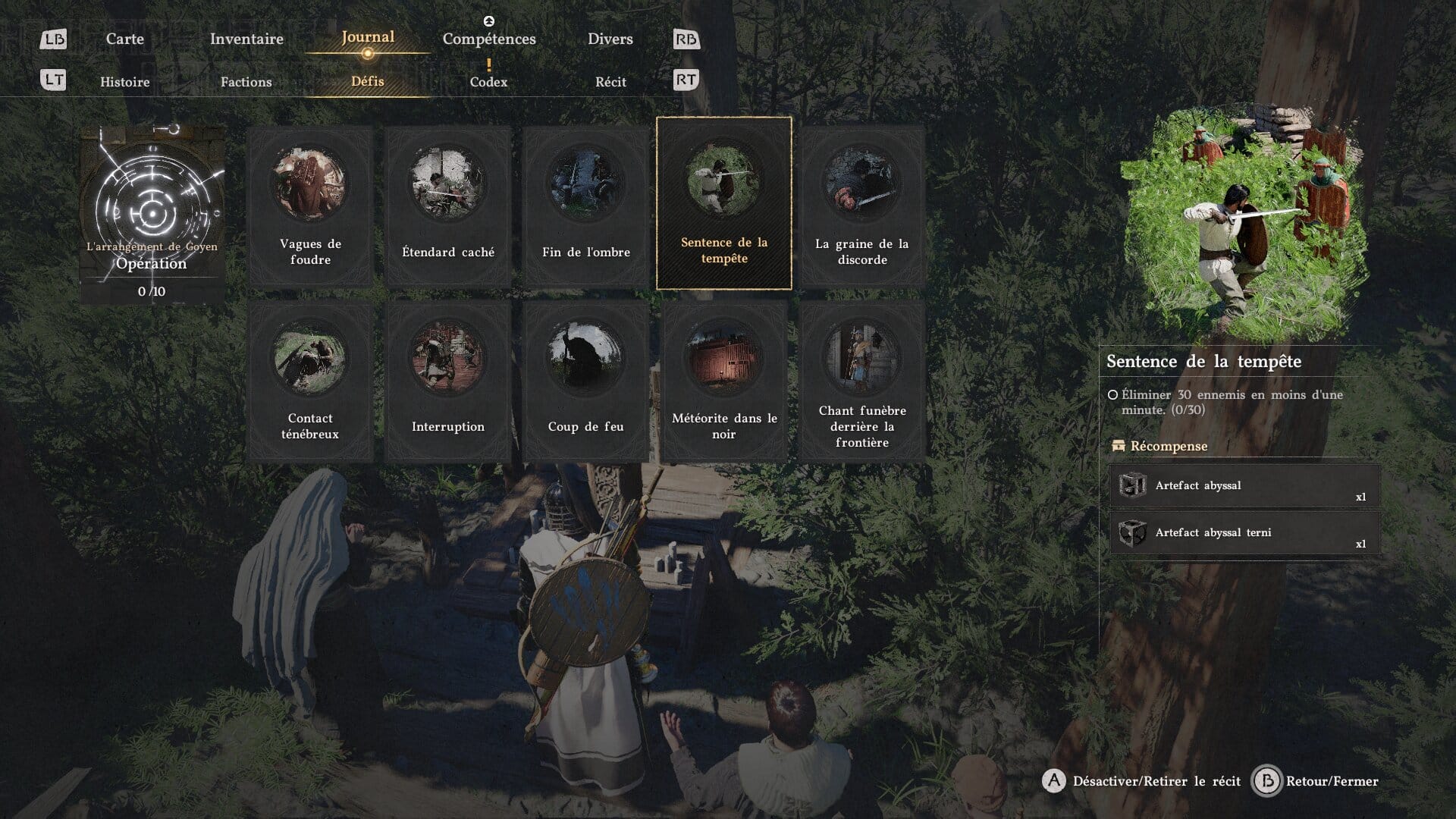Open the Carte tab
This screenshot has height=819, width=1456.
(125, 39)
